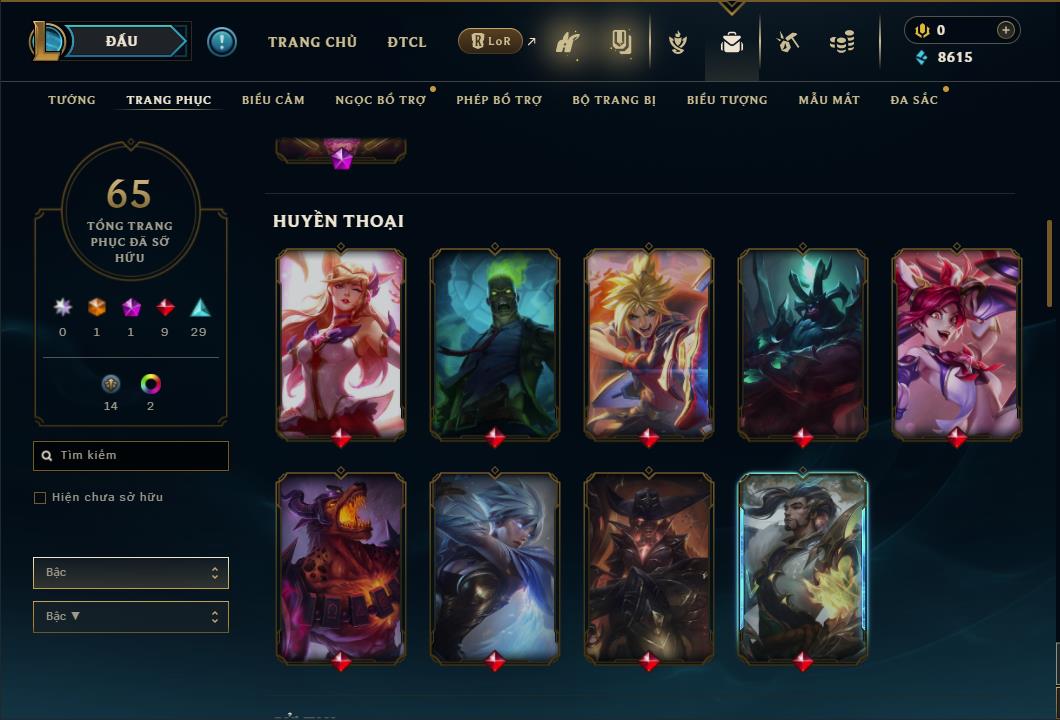View the MẪU MẮT tab

[x=829, y=100]
